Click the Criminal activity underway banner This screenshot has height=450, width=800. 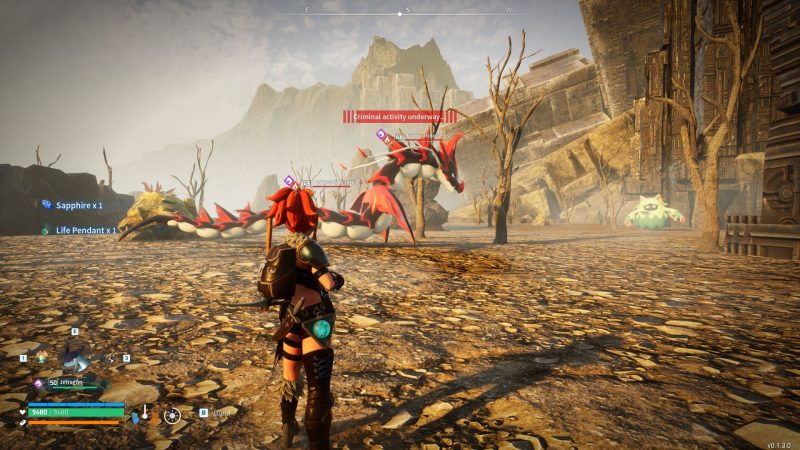pyautogui.click(x=399, y=117)
